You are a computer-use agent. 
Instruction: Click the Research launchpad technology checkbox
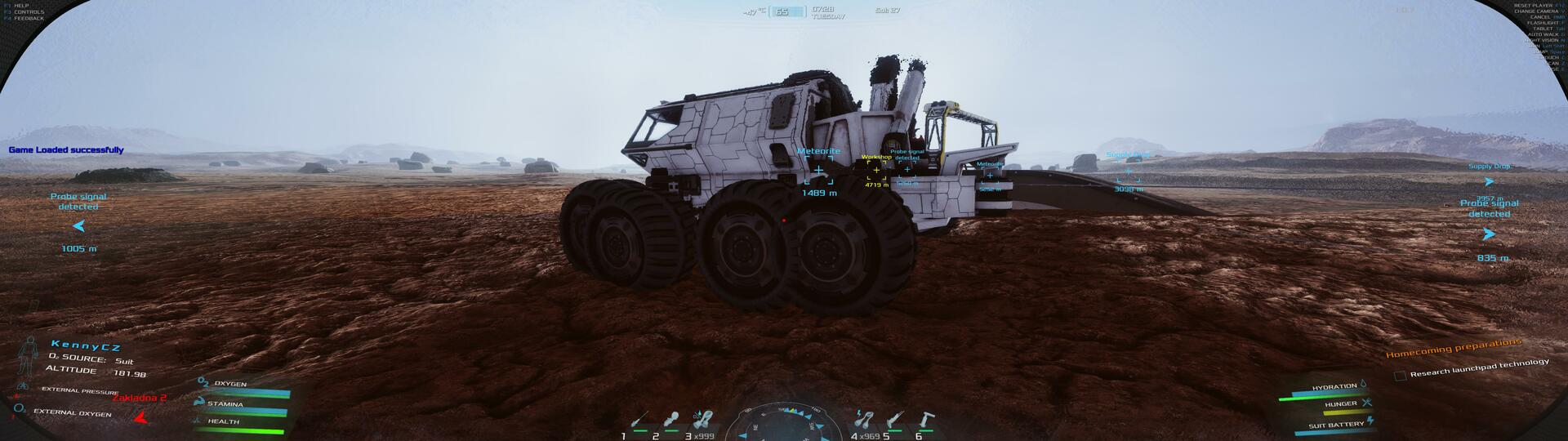pyautogui.click(x=1400, y=376)
